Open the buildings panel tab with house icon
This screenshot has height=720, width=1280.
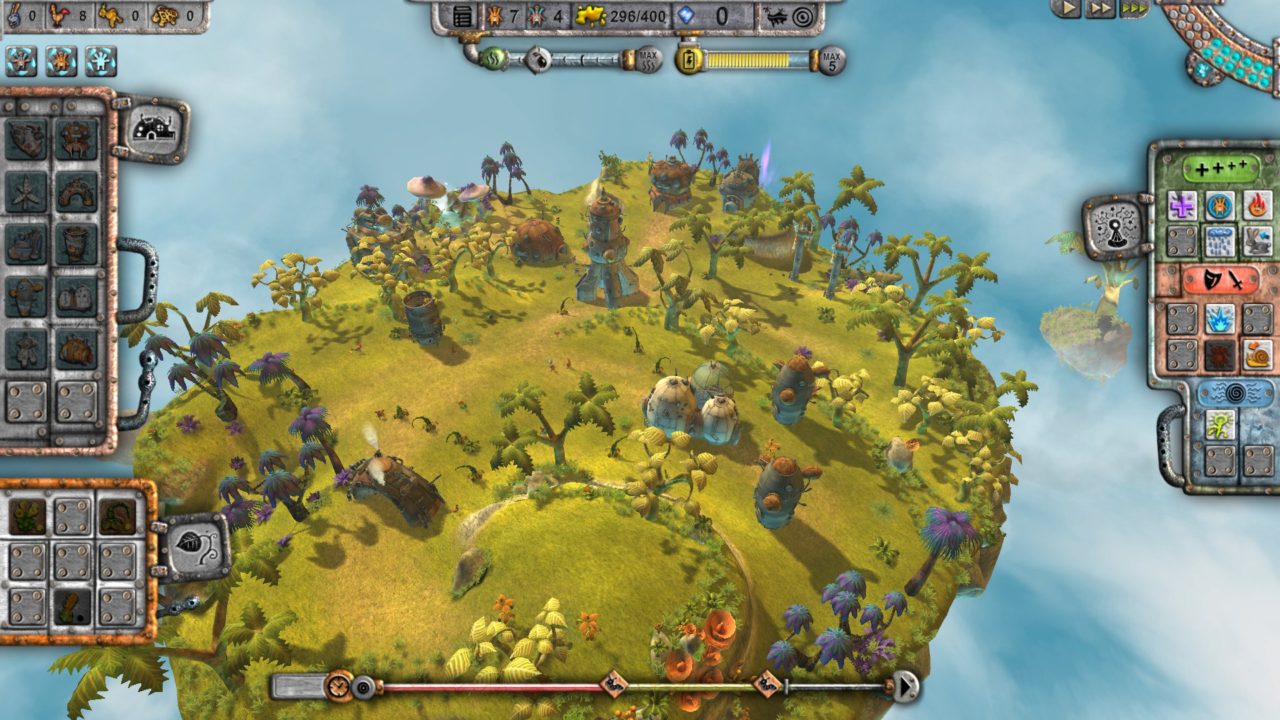point(154,127)
